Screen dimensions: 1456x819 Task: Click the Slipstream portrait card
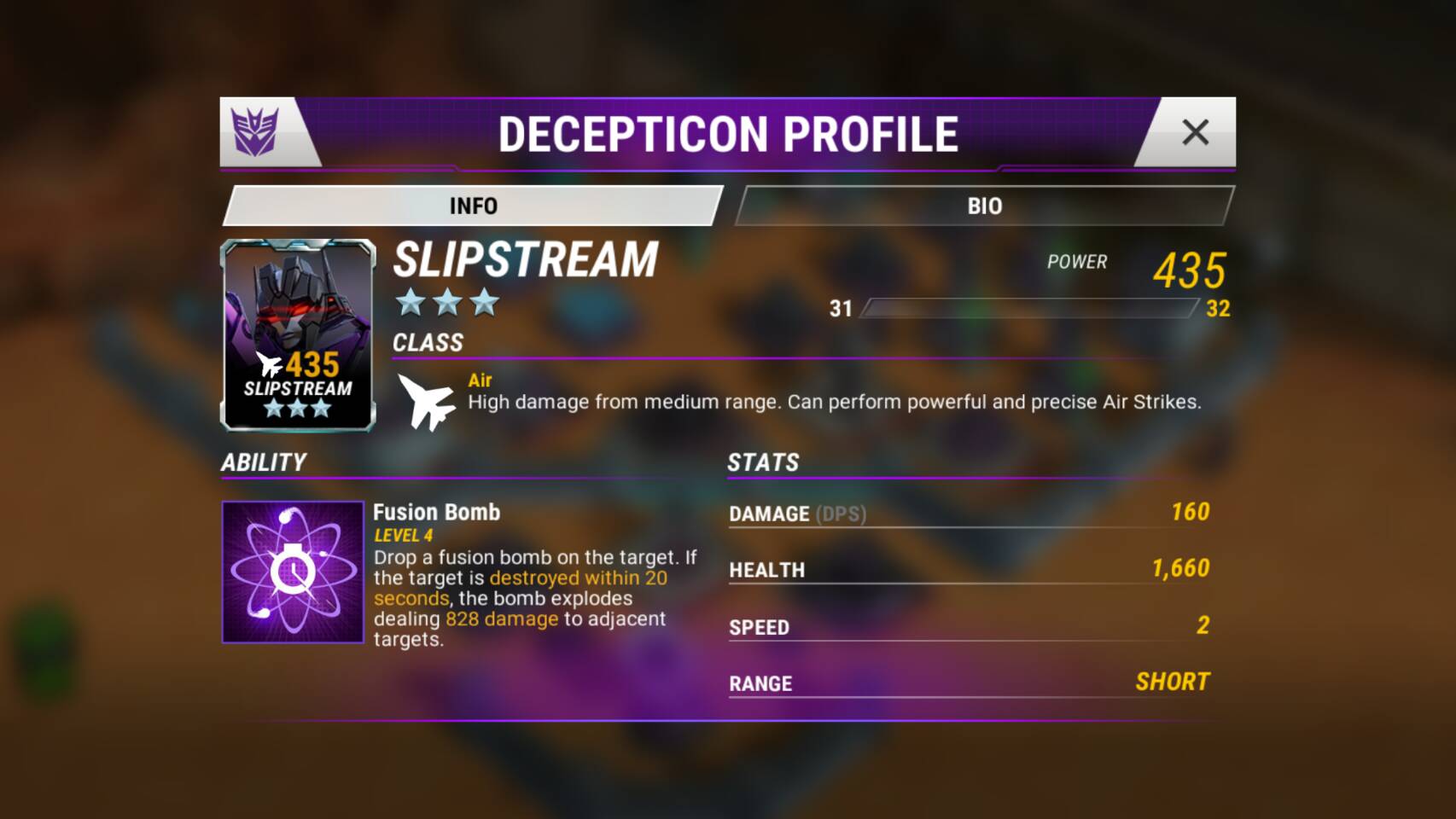click(298, 334)
